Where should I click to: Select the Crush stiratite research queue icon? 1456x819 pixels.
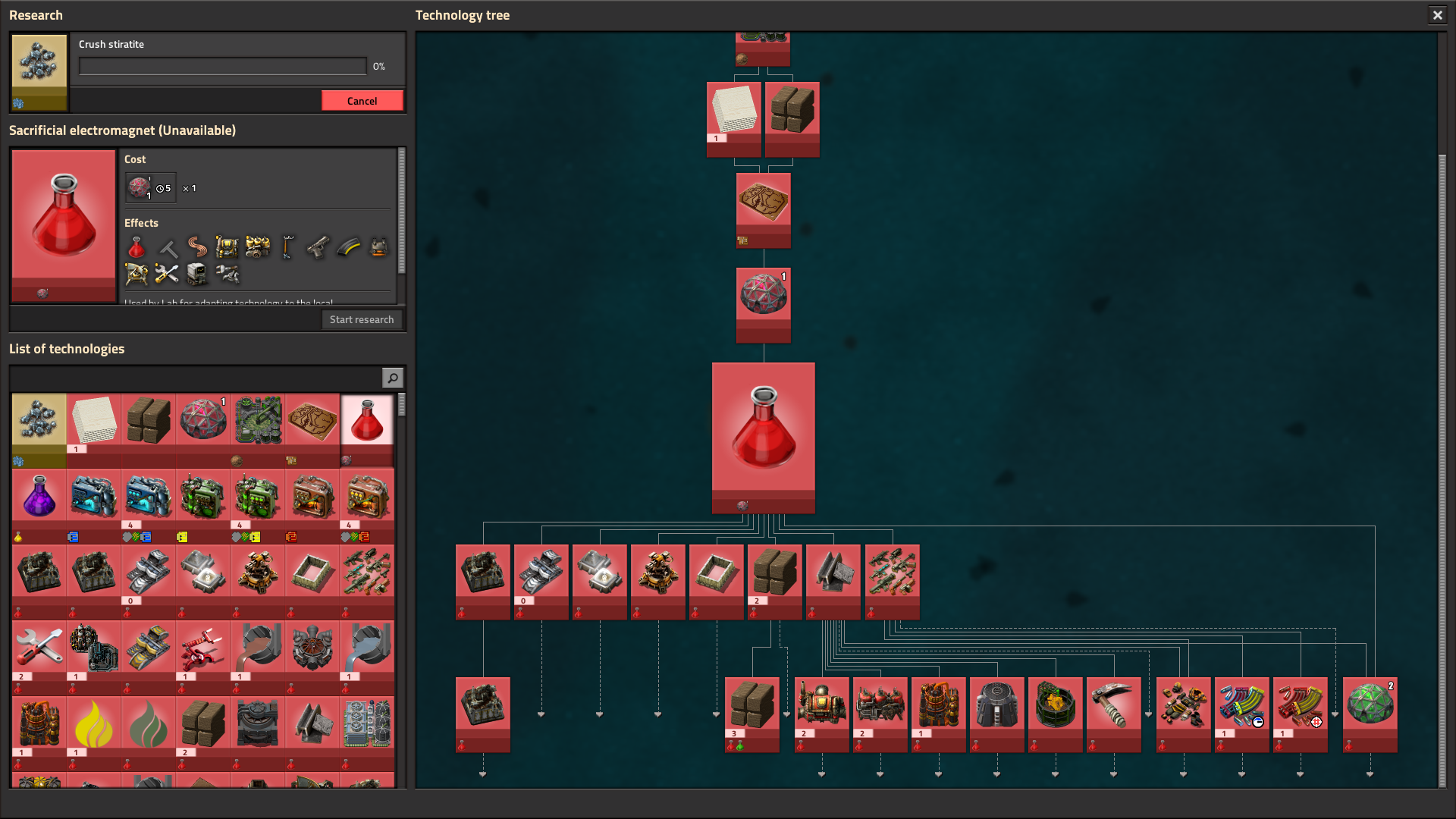tap(39, 72)
